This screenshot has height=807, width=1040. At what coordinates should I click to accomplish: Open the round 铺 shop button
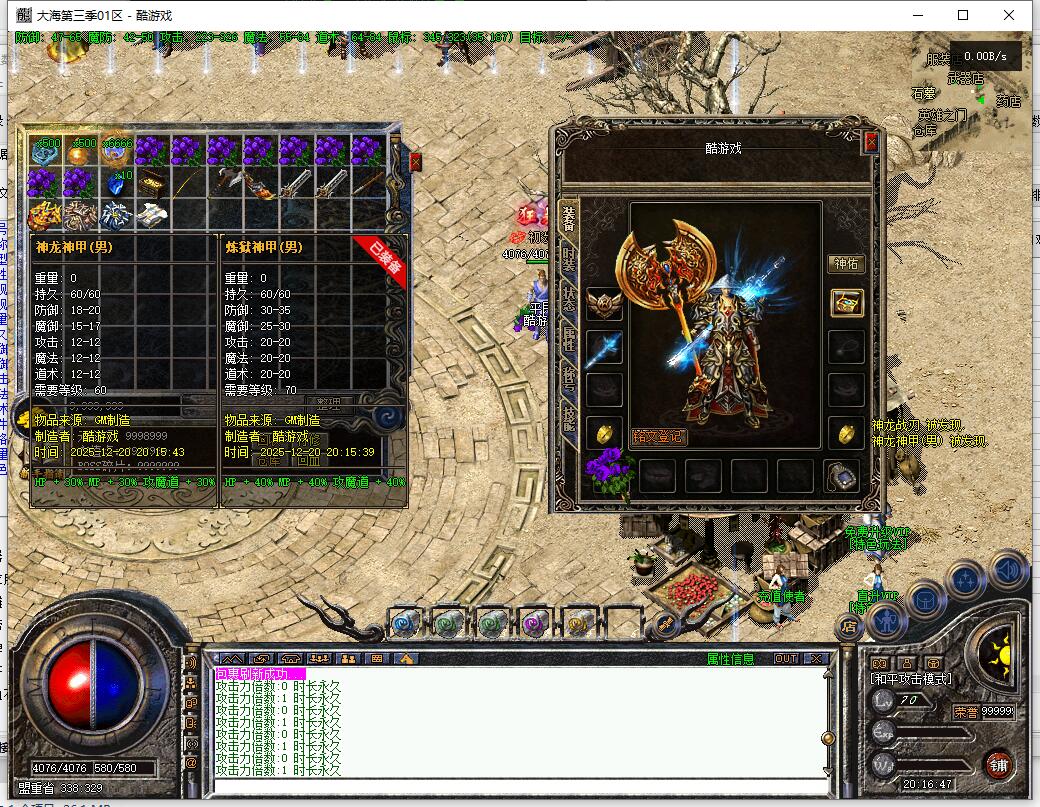996,765
